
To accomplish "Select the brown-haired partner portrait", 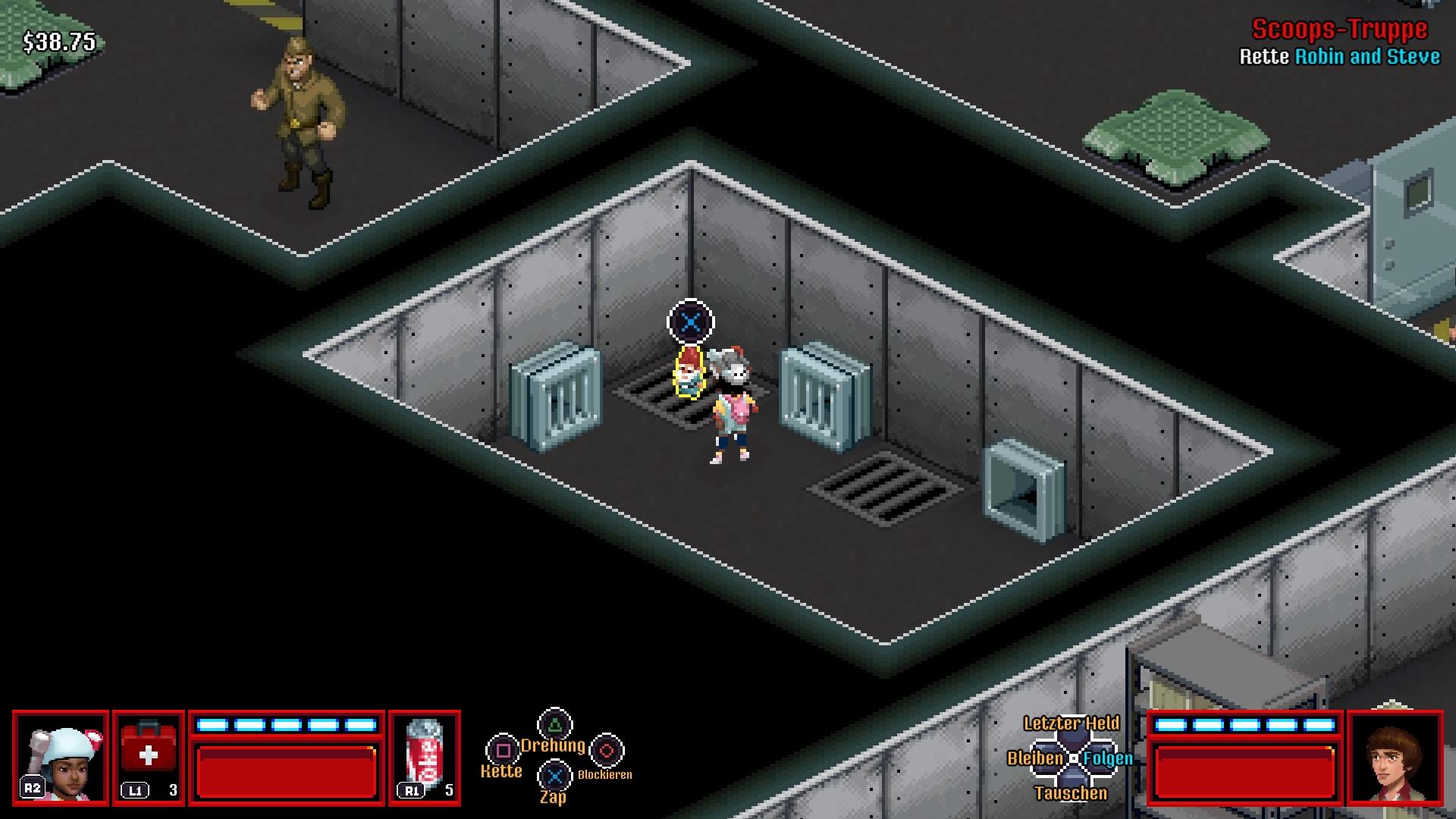I will pyautogui.click(x=1395, y=756).
